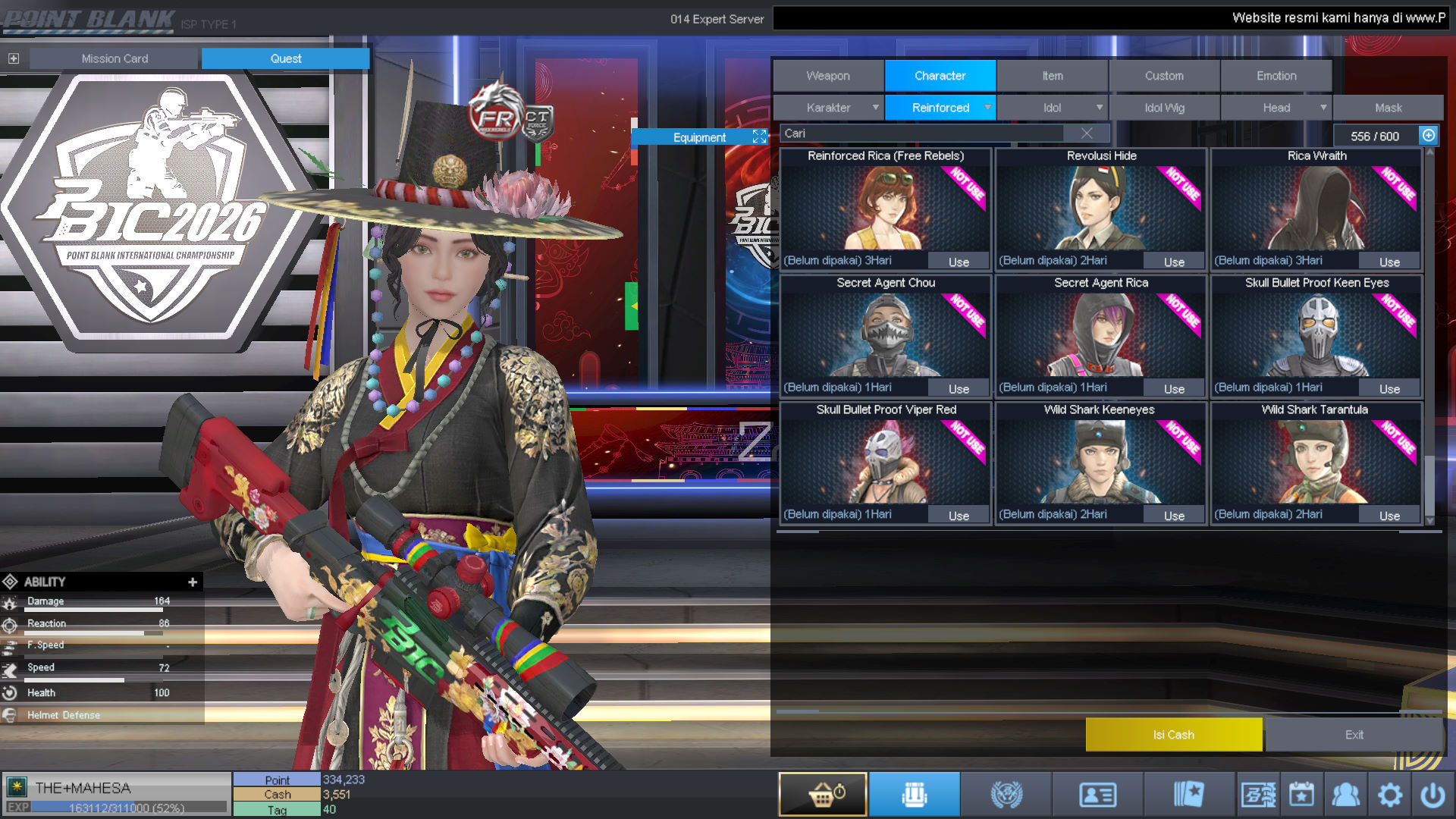Expand inventory capacity with plus button
Viewport: 1456px width, 819px height.
tap(1429, 135)
